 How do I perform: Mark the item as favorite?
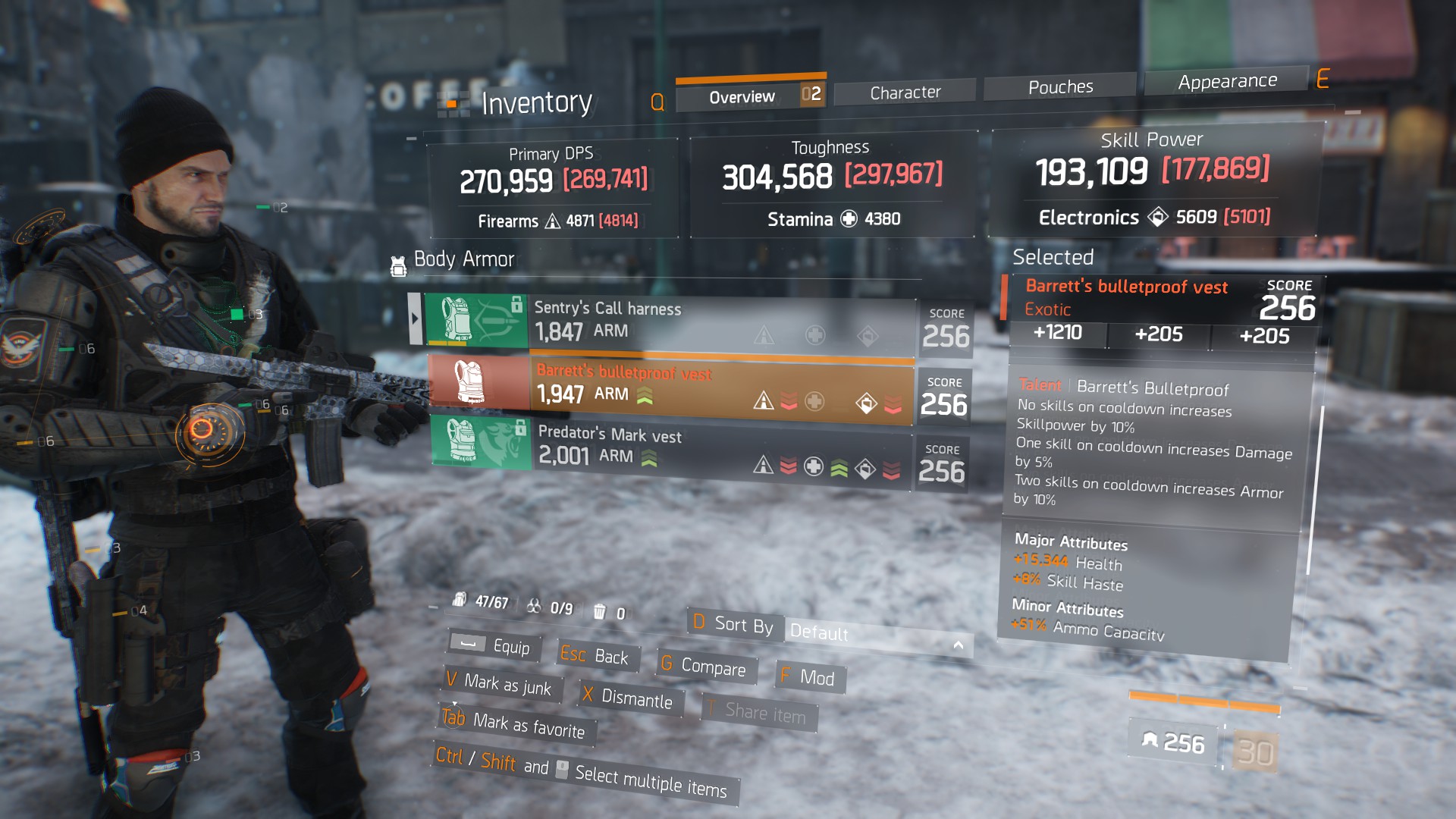click(515, 723)
